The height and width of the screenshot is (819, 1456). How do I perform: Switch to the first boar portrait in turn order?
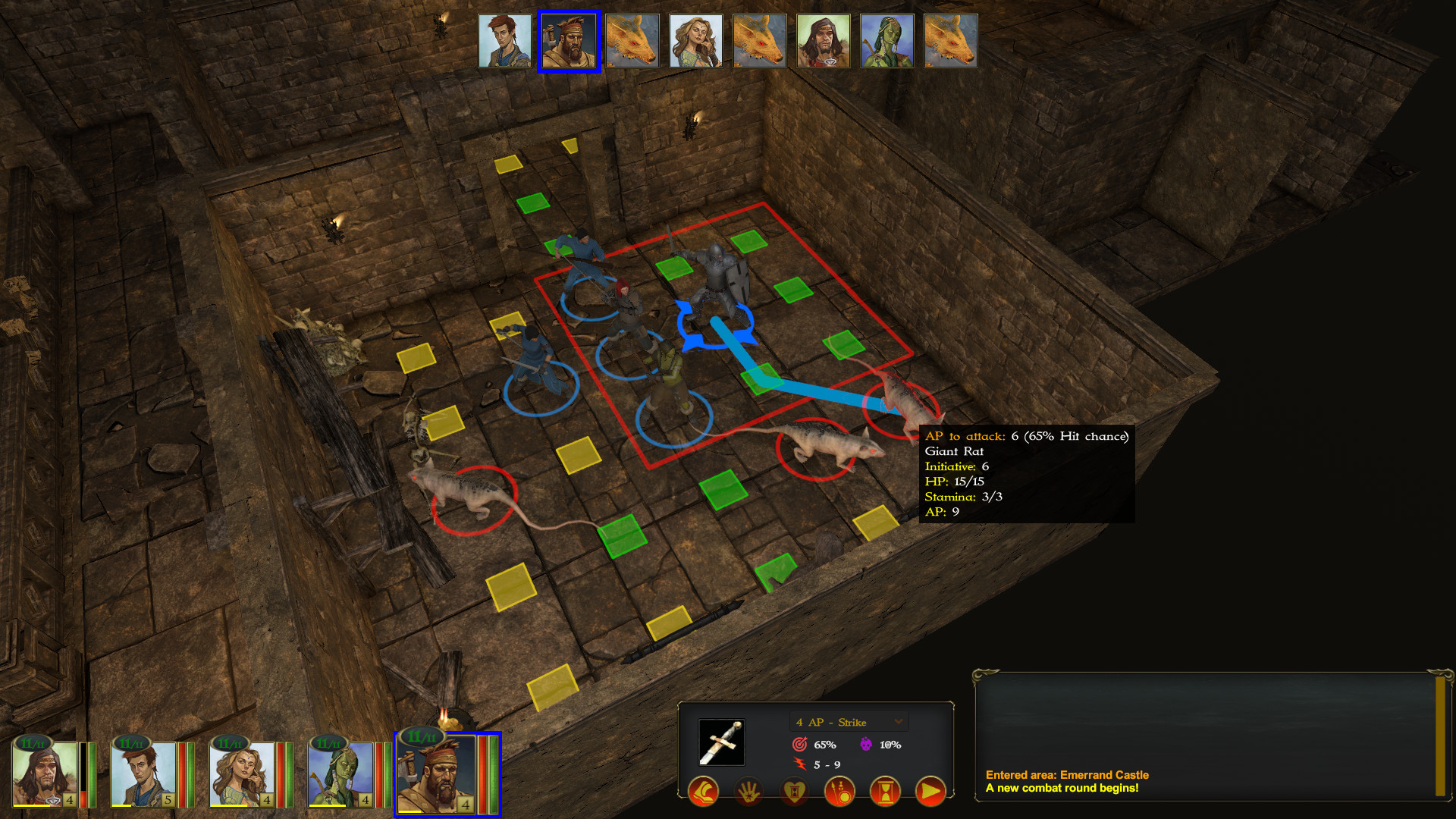click(x=632, y=40)
